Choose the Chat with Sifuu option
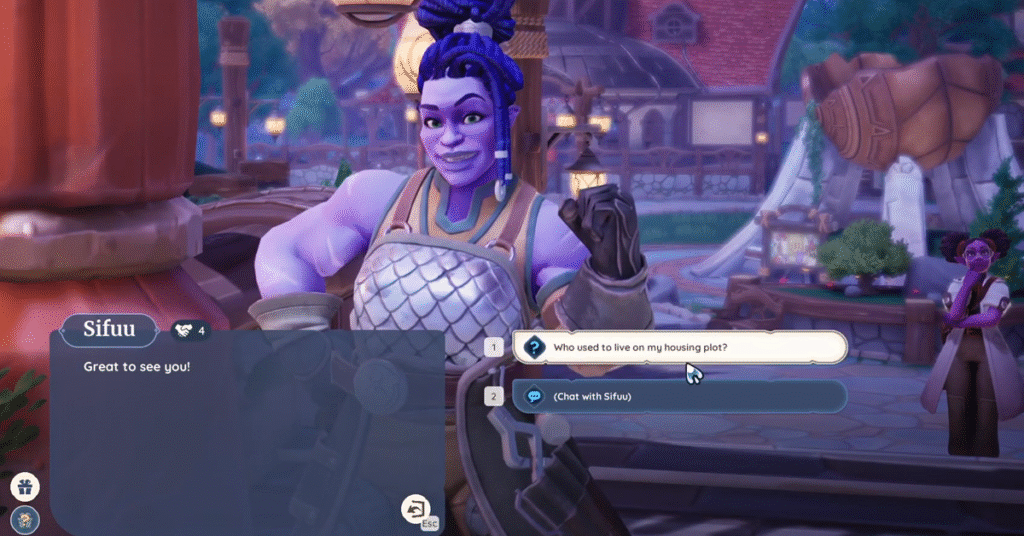The height and width of the screenshot is (536, 1024). tap(680, 396)
